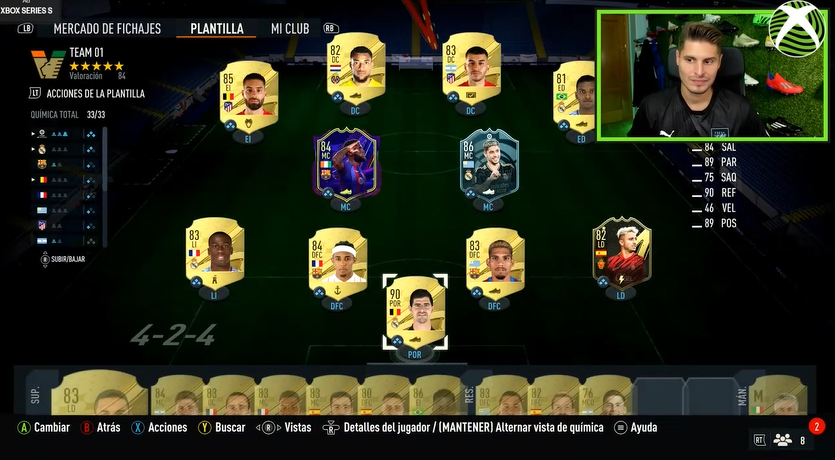The image size is (835, 460).
Task: Pick the 83 DC striker card
Action: (471, 65)
